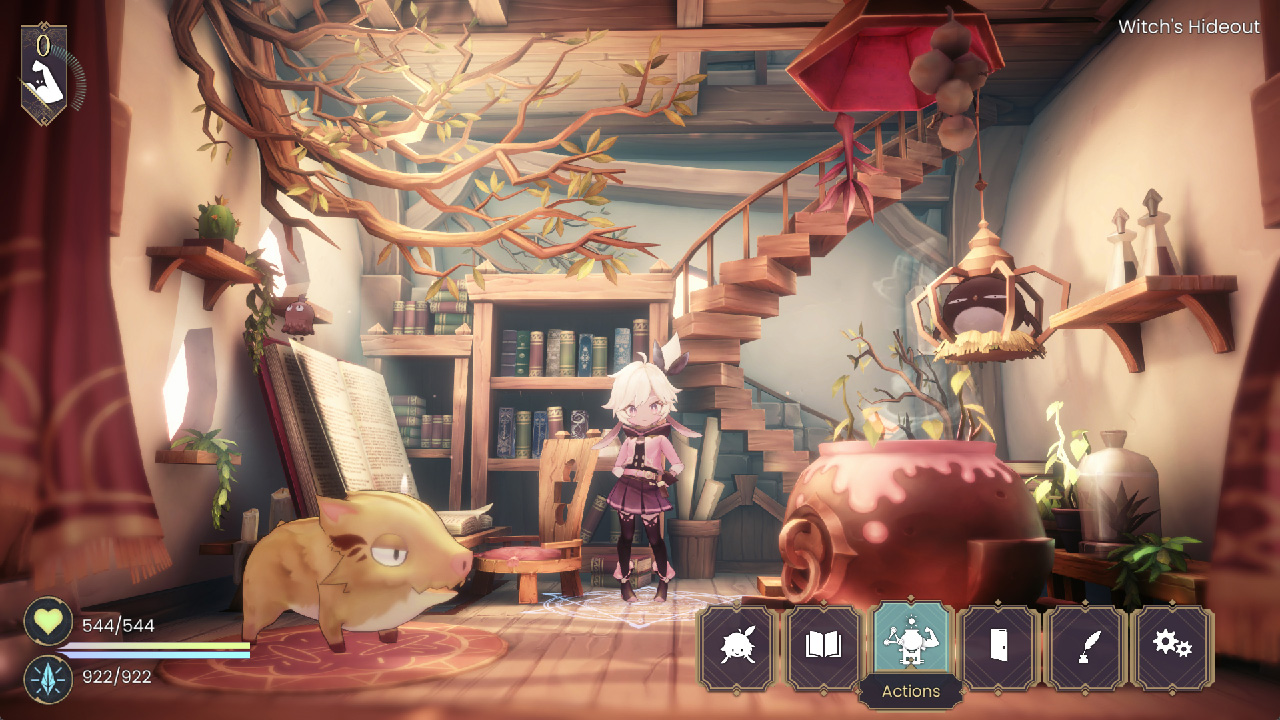Open the gears settings icon
The height and width of the screenshot is (720, 1280).
(x=1172, y=645)
